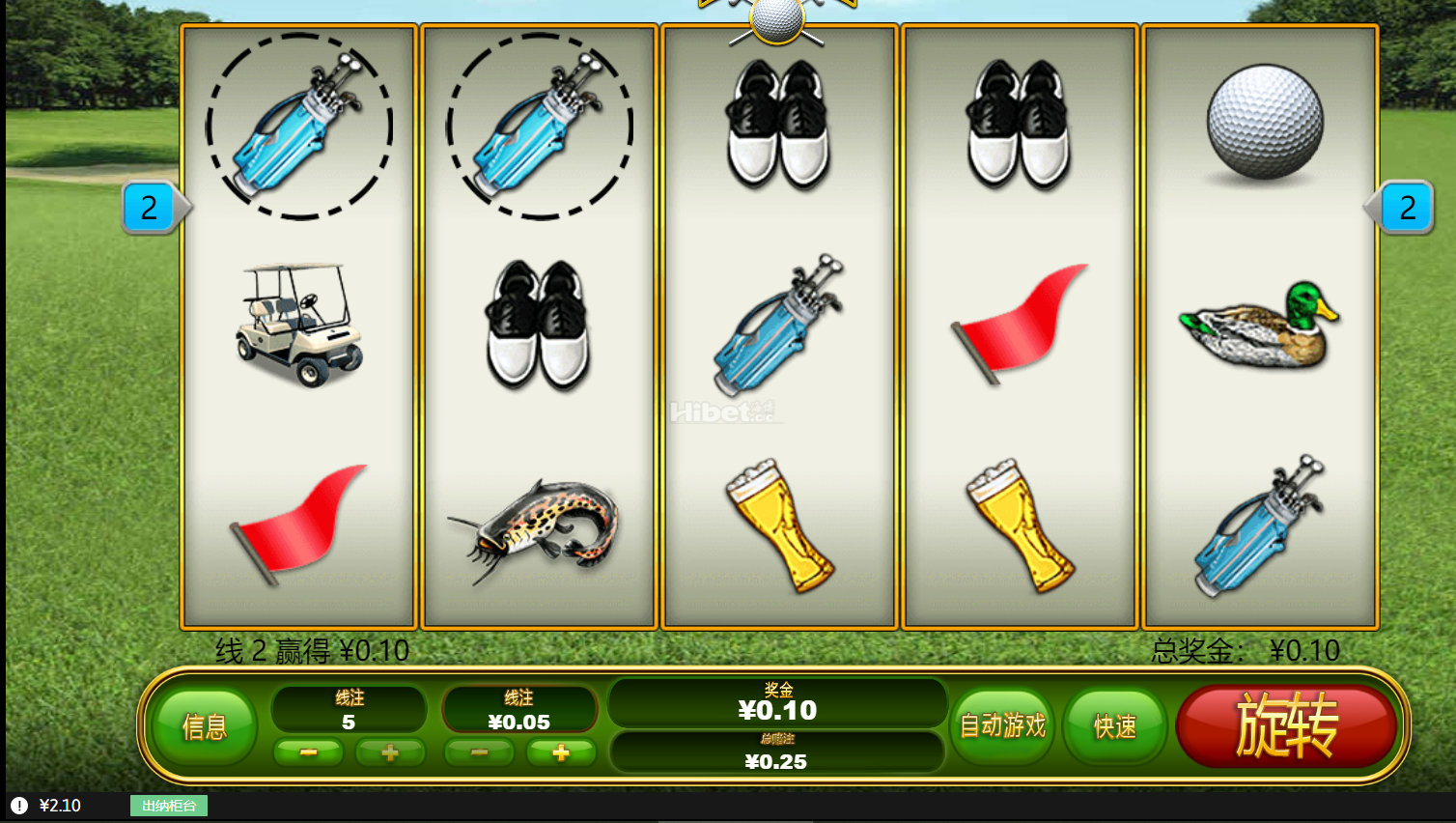Open the 出纳柜台 cashier
The height and width of the screenshot is (823, 1456).
pyautogui.click(x=169, y=806)
